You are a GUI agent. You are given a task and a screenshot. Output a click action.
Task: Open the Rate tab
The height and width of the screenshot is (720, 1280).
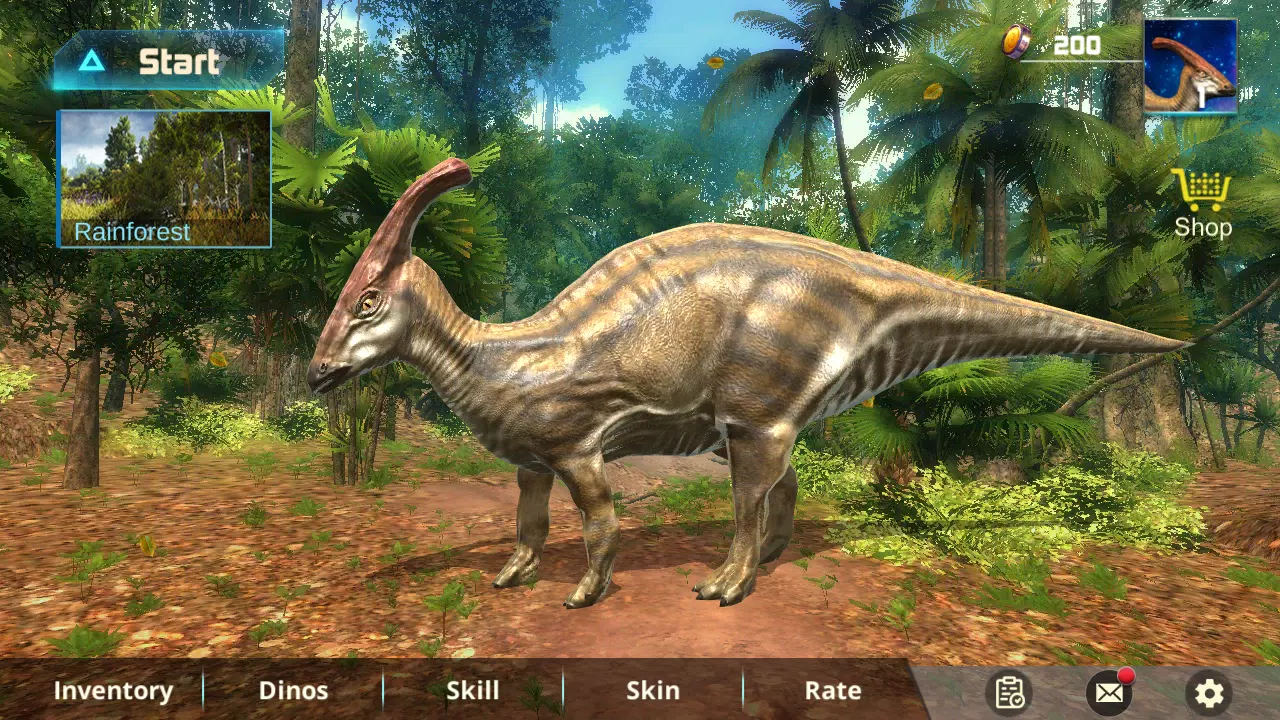point(832,690)
